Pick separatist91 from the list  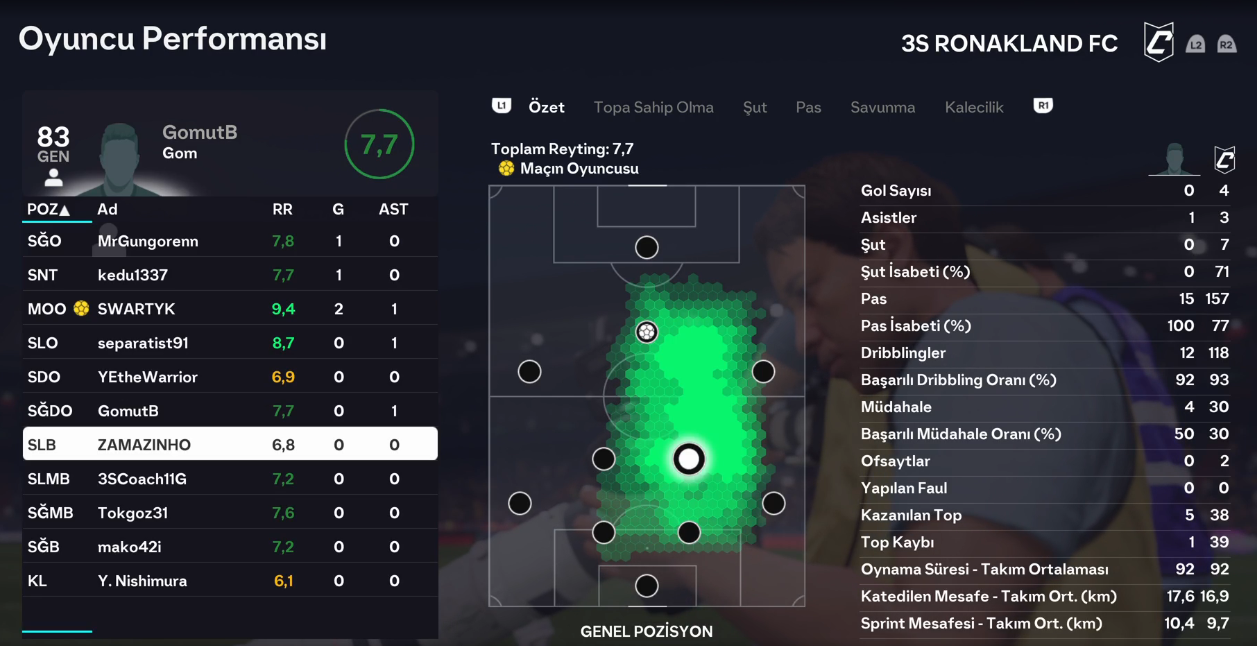coord(230,343)
